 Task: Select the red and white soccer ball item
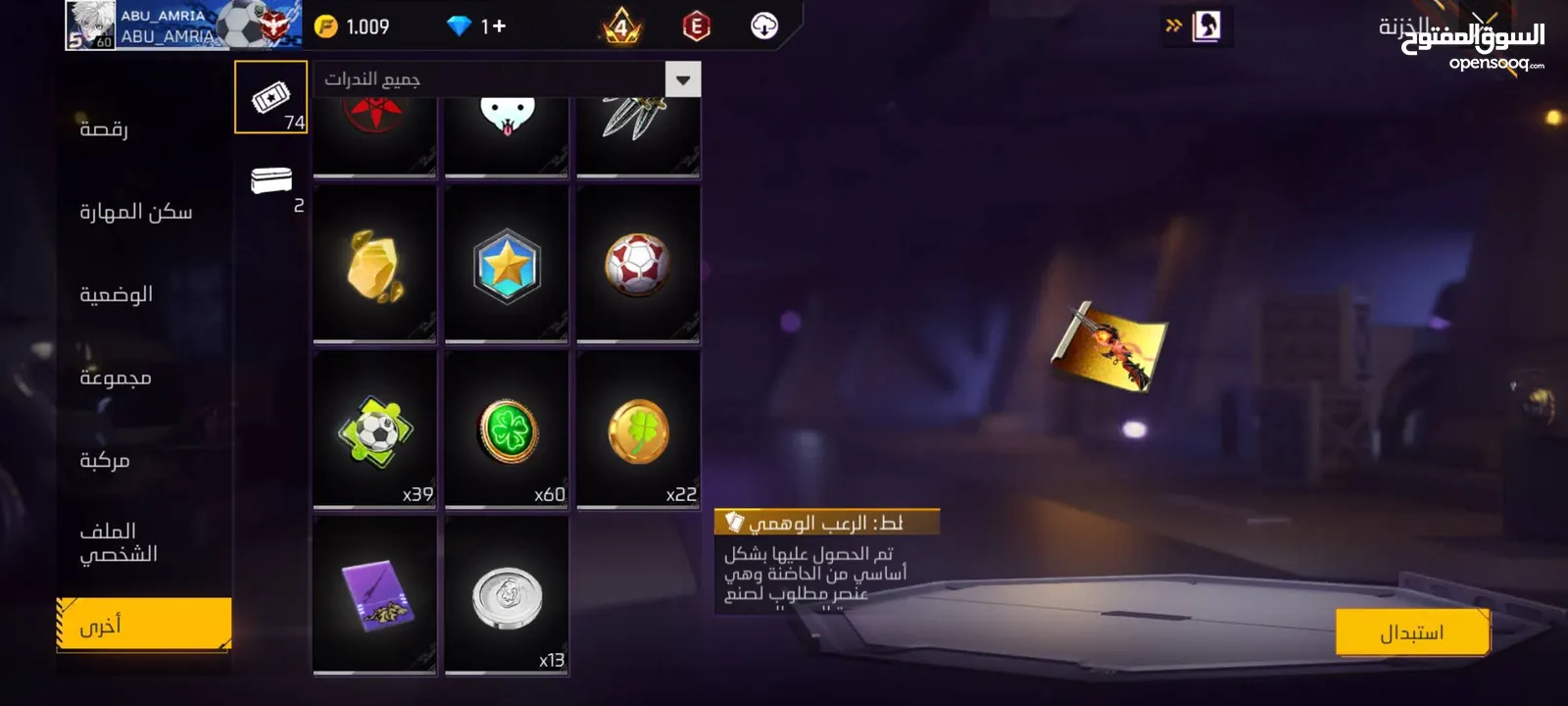[638, 265]
